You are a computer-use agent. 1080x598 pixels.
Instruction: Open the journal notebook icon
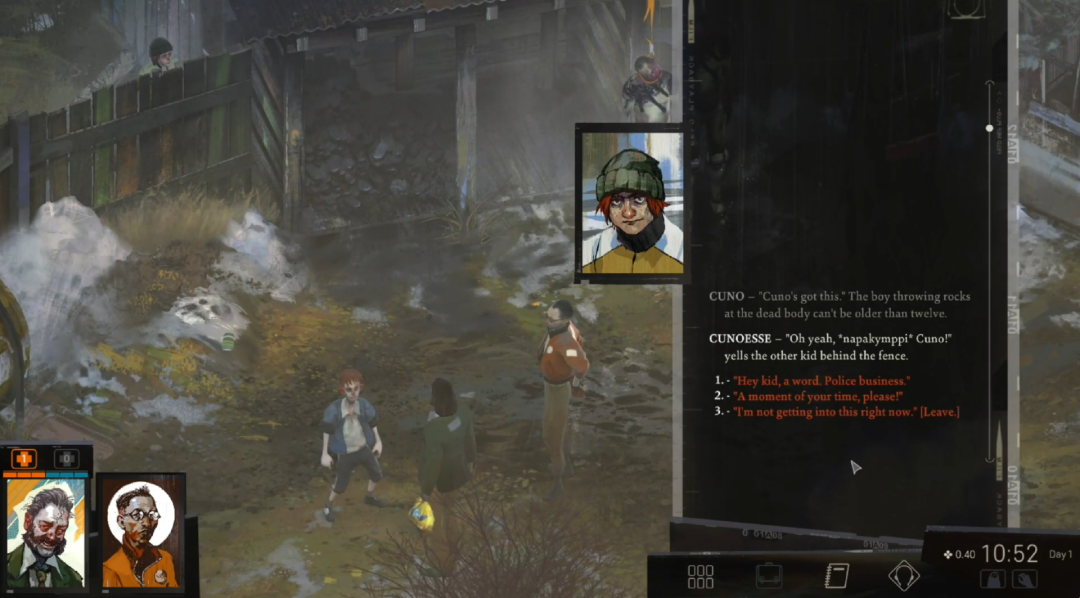[x=836, y=576]
